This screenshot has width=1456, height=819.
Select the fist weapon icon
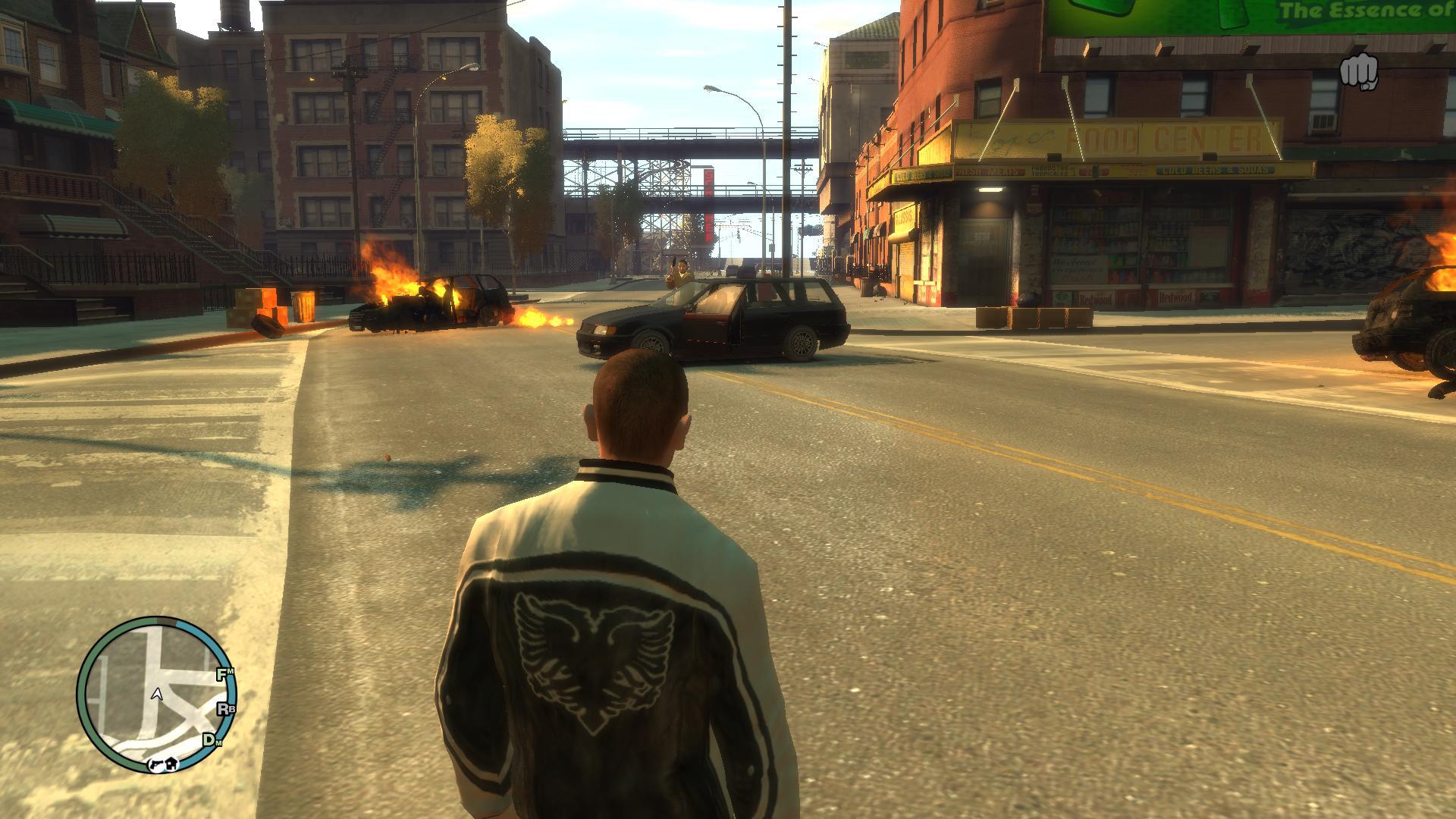pyautogui.click(x=1358, y=74)
